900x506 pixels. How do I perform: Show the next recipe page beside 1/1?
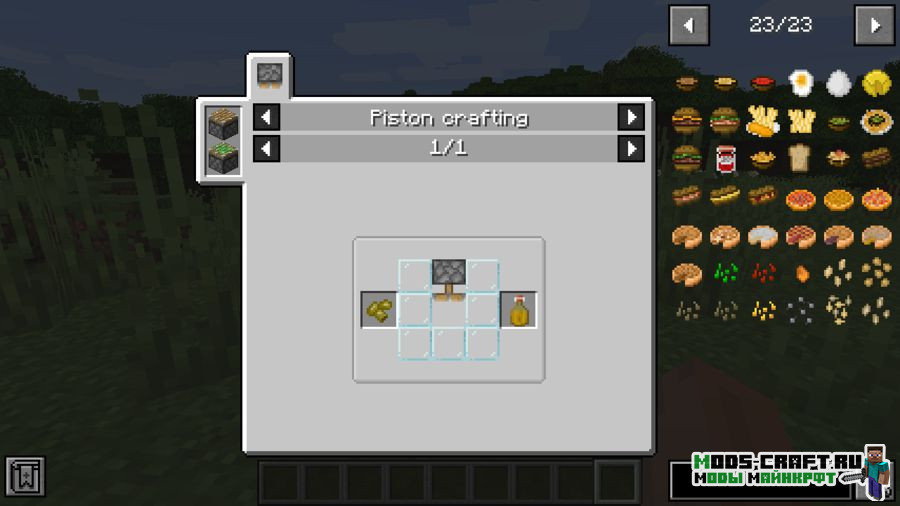coord(631,149)
